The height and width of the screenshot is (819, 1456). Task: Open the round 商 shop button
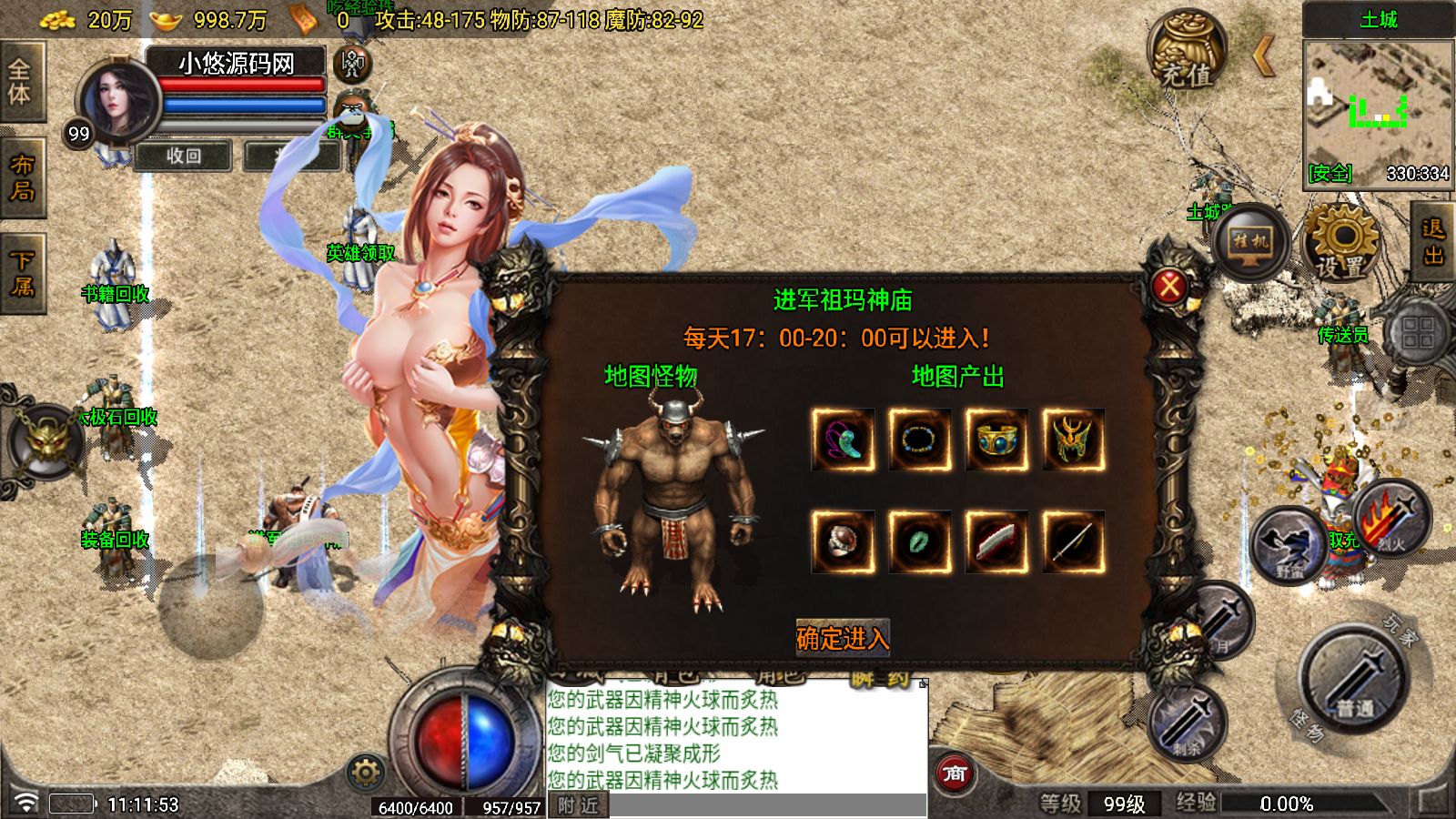click(x=954, y=773)
